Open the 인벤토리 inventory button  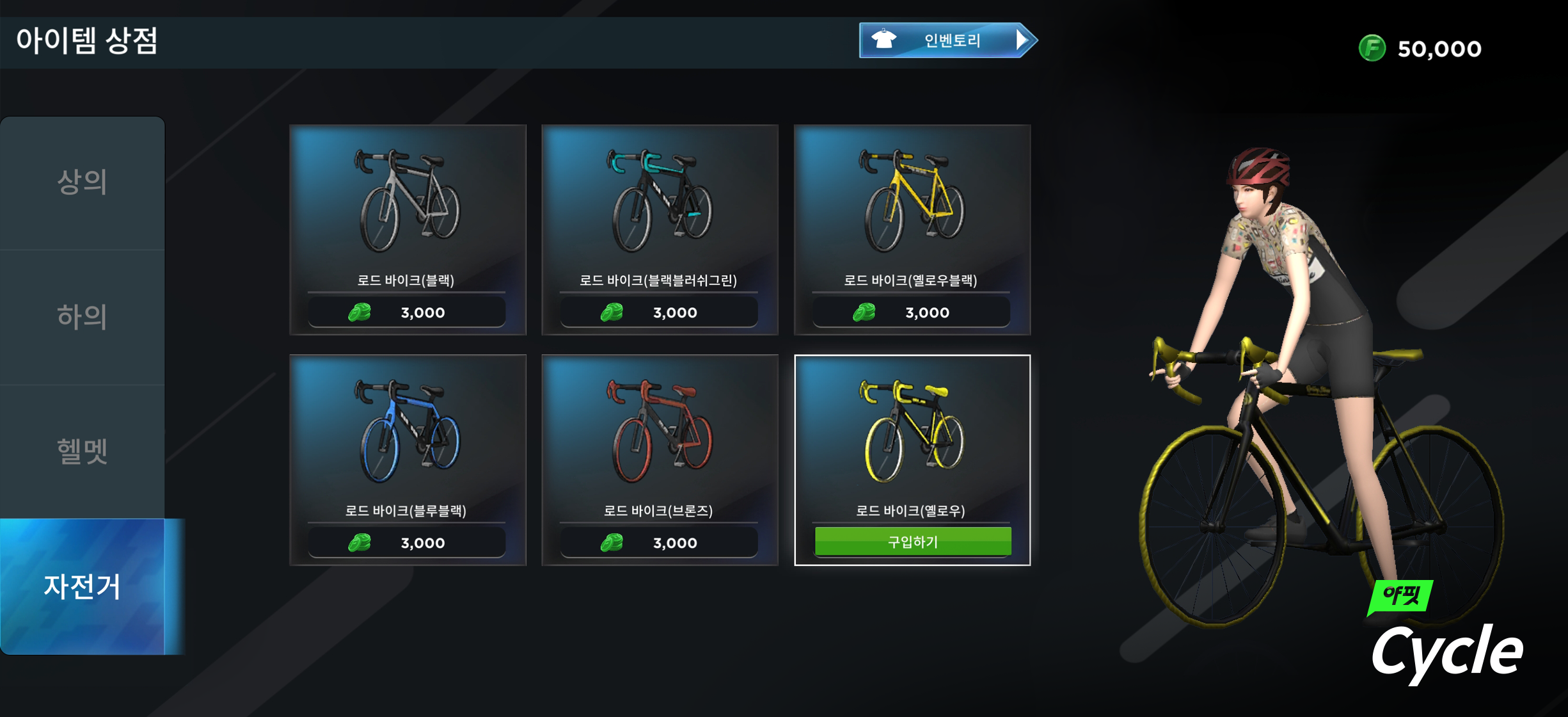(947, 40)
